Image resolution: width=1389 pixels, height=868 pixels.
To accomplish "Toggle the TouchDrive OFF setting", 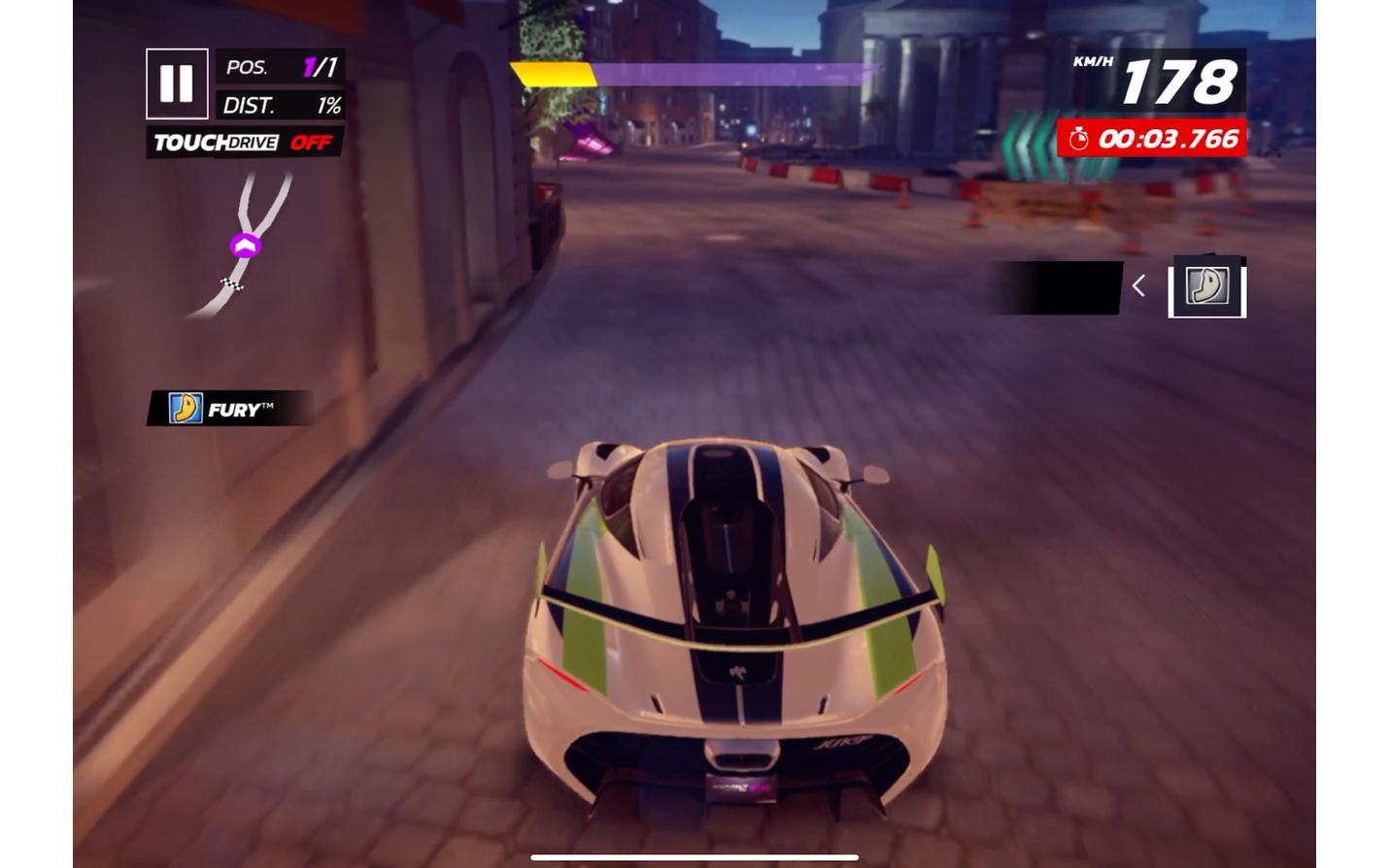I will [244, 143].
